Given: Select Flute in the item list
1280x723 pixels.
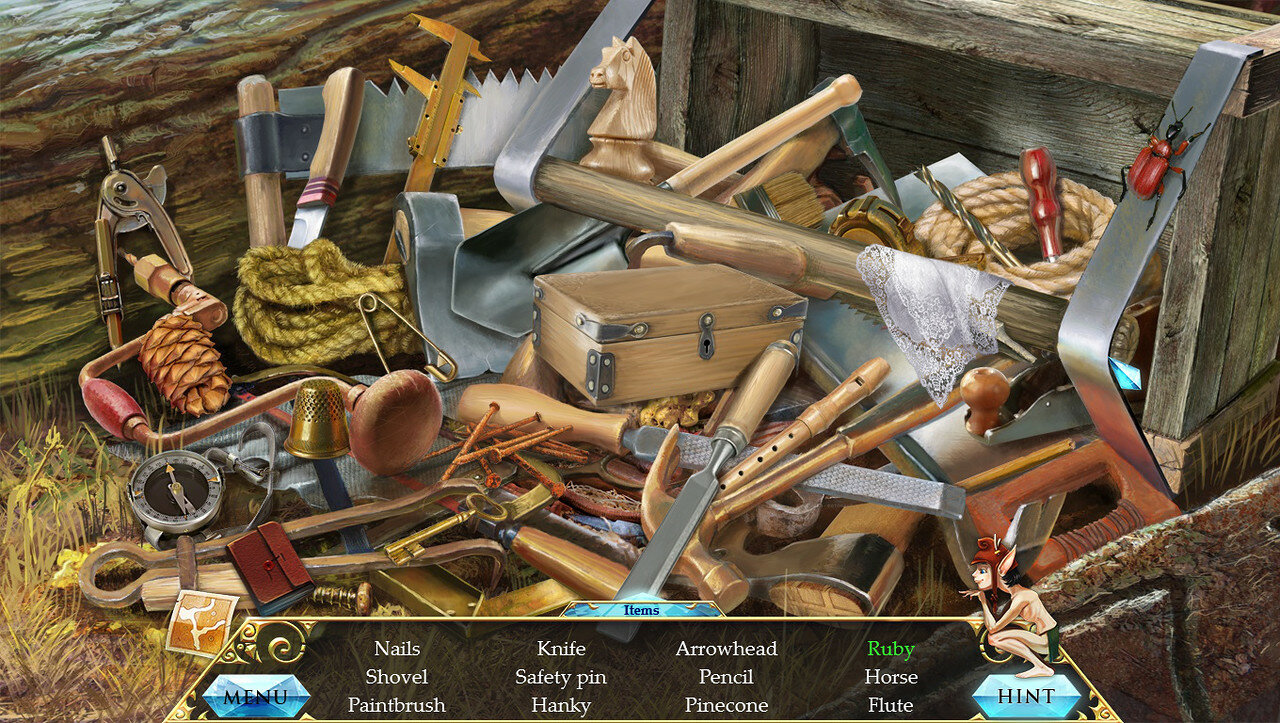Looking at the screenshot, I should coord(891,705).
